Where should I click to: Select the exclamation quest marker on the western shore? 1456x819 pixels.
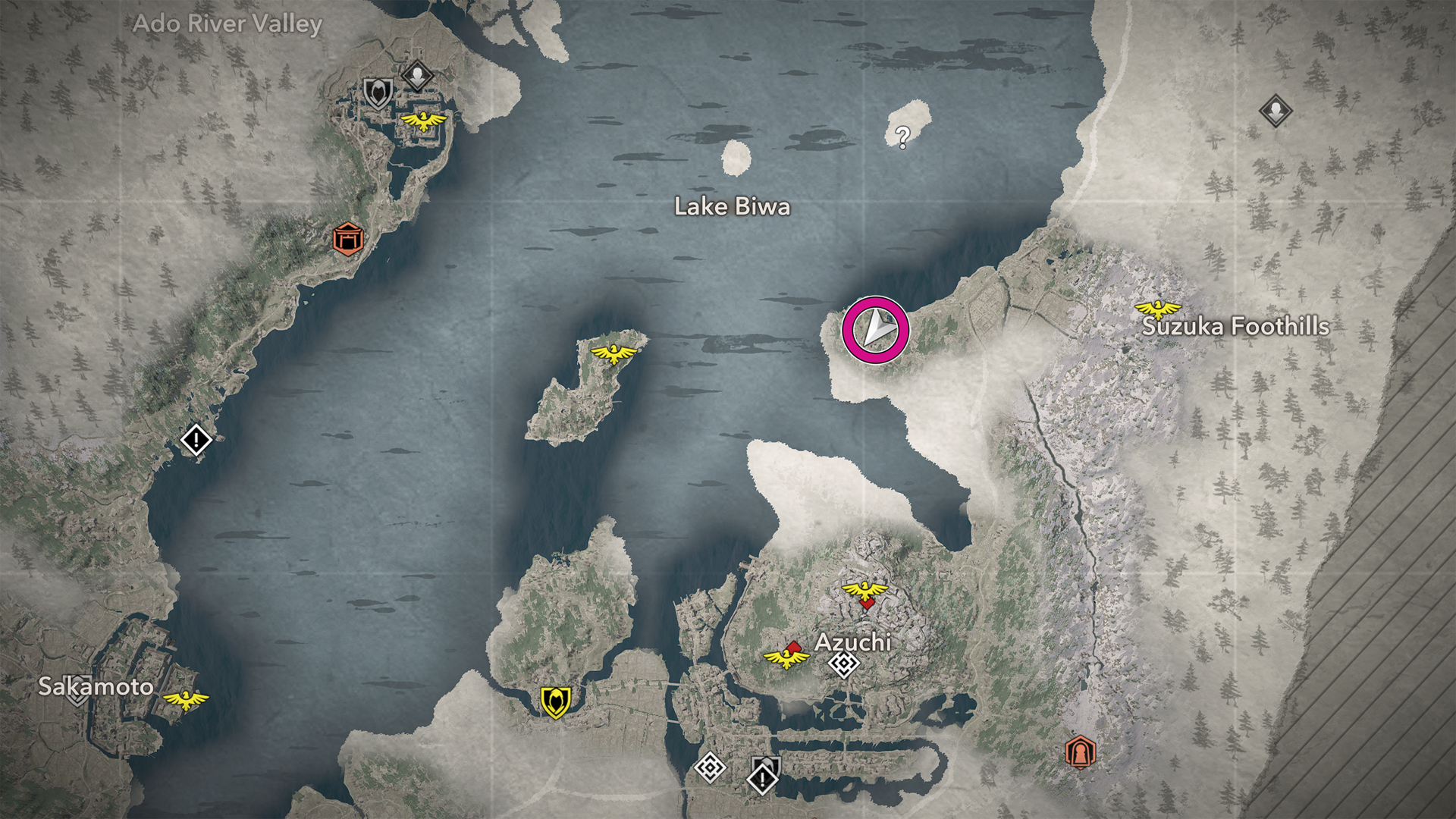click(x=196, y=440)
